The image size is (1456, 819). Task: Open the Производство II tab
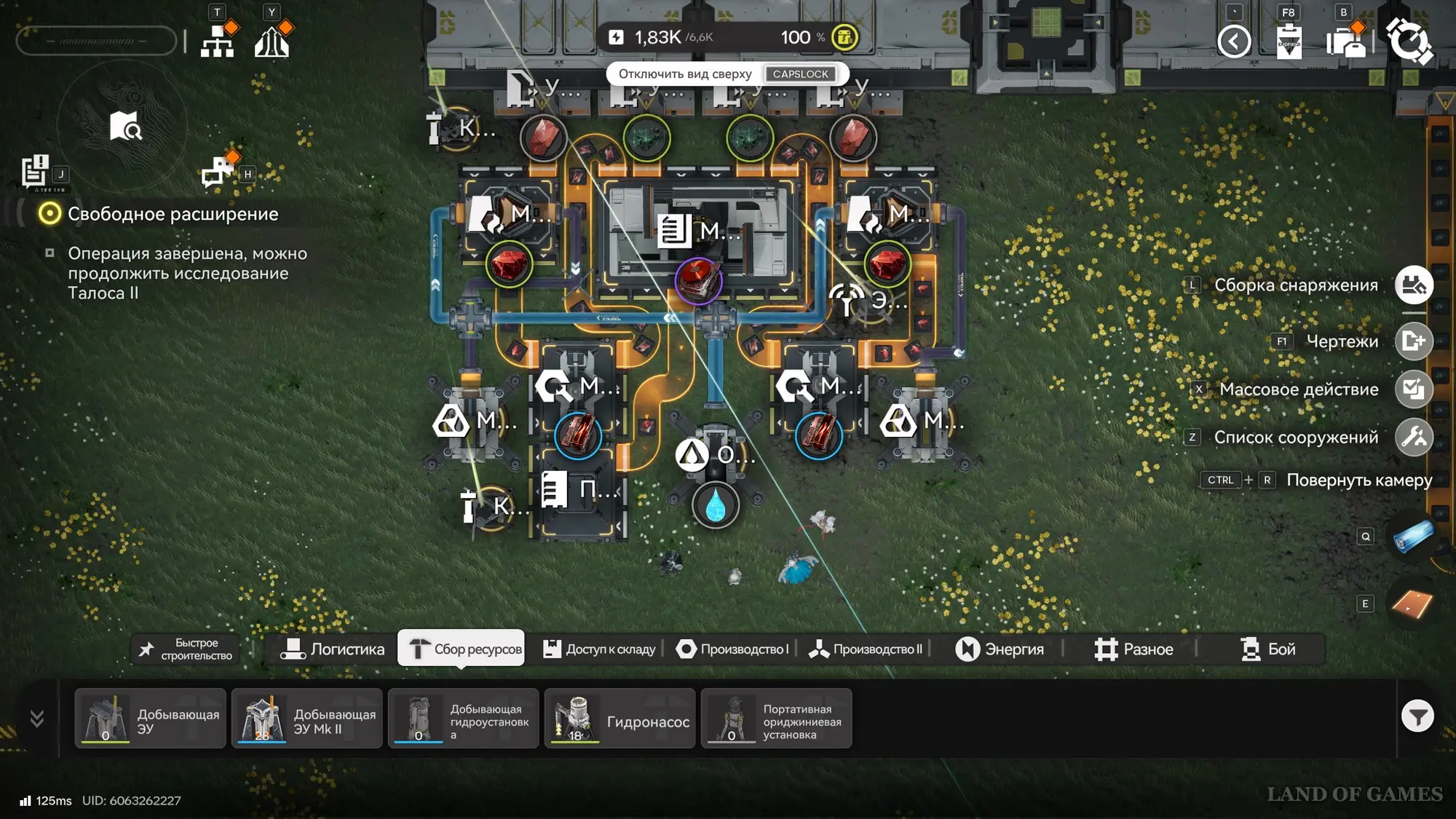click(866, 649)
